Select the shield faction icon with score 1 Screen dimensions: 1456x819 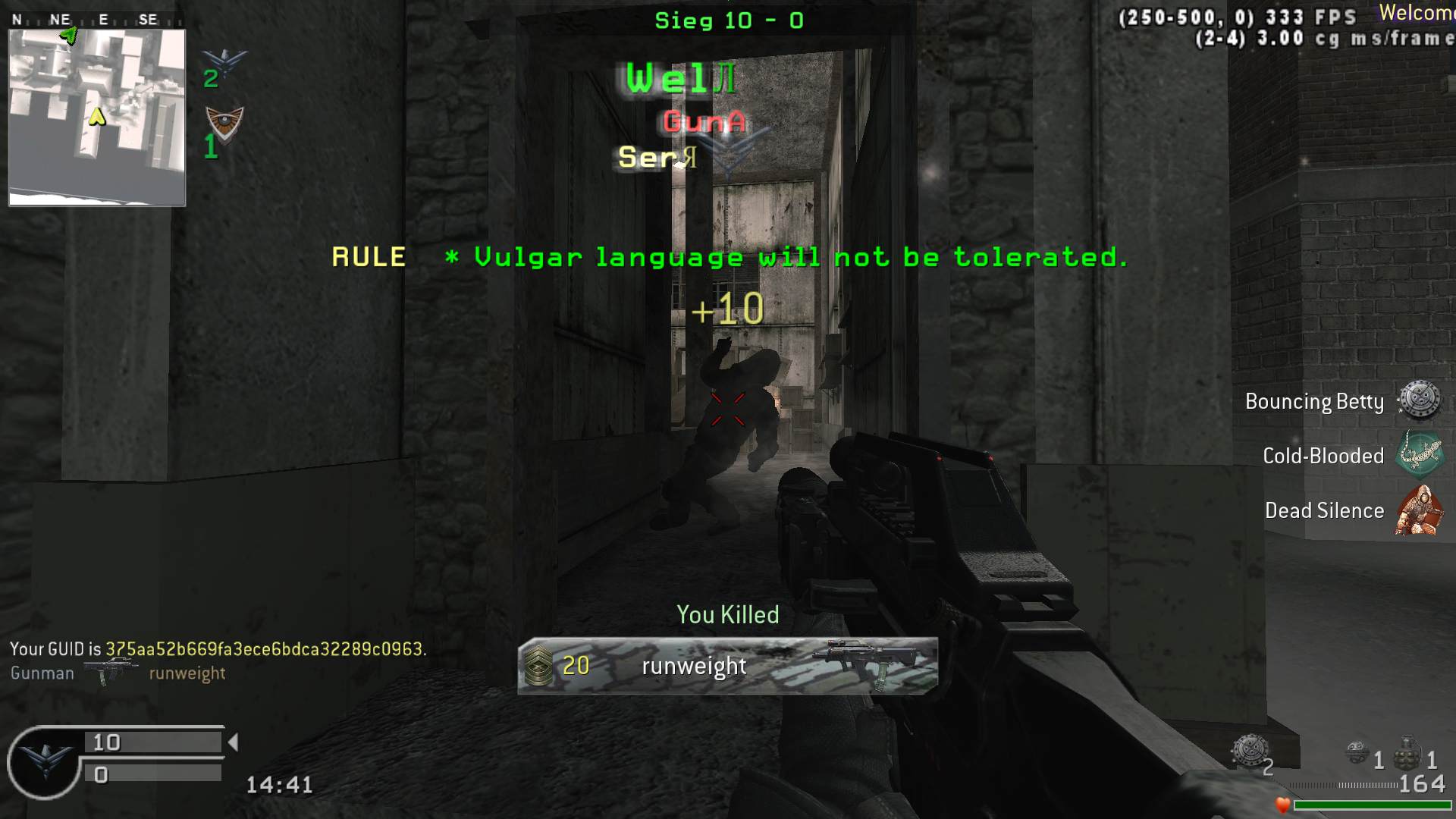(224, 123)
